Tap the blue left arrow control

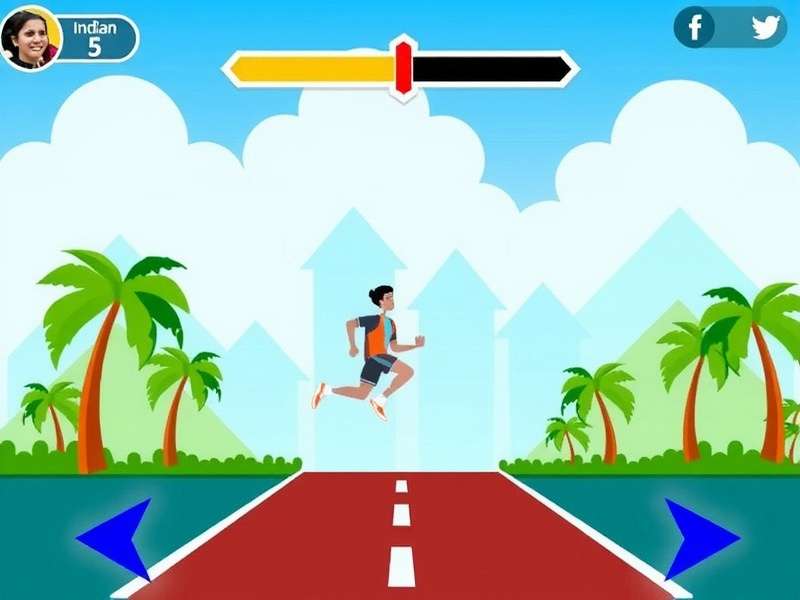pyautogui.click(x=119, y=539)
